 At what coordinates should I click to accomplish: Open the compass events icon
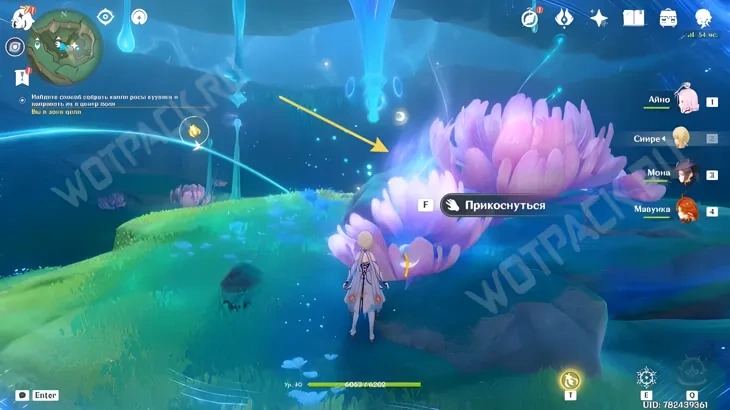pyautogui.click(x=530, y=17)
